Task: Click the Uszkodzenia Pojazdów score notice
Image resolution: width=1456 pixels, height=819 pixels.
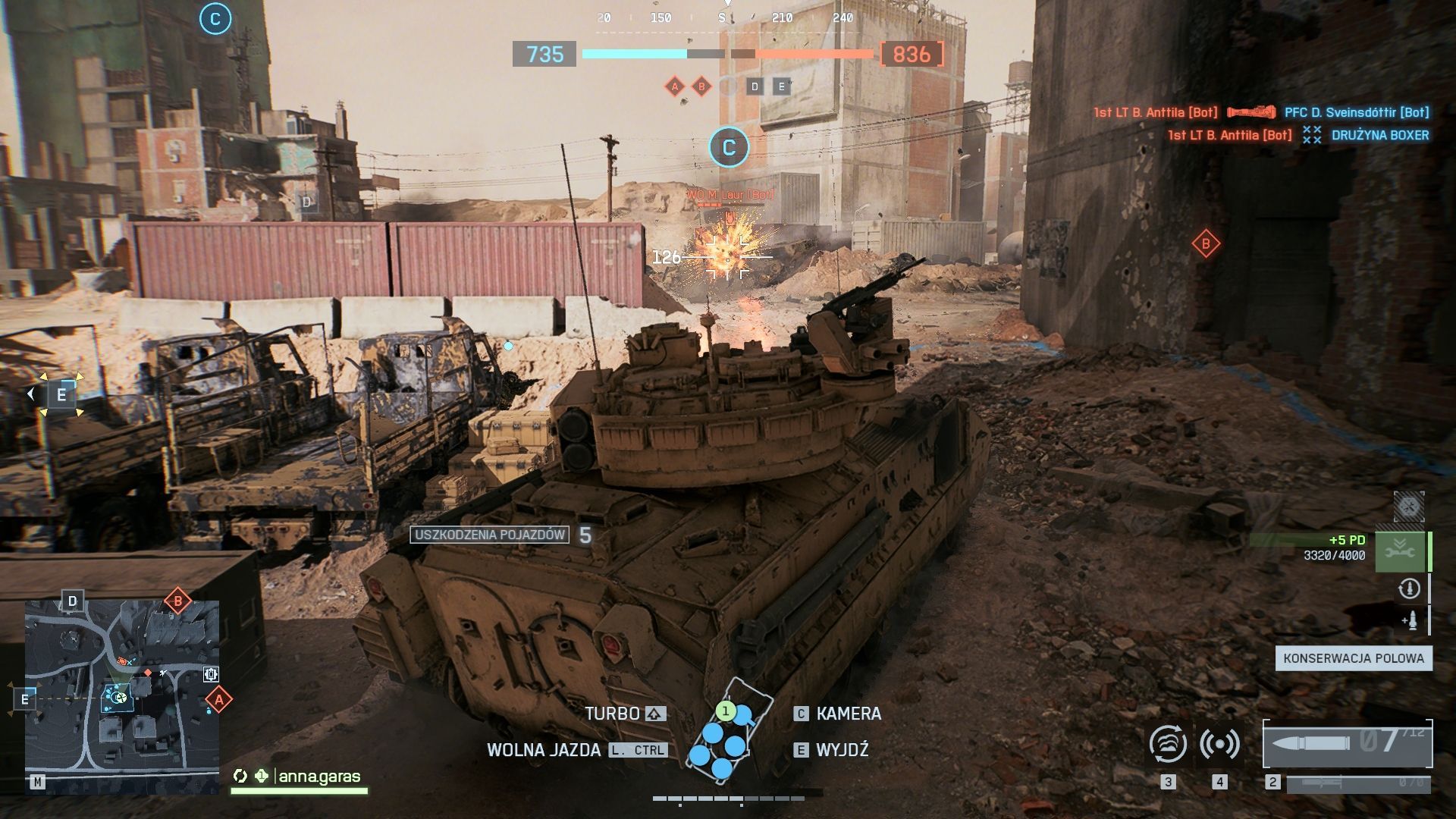Action: (489, 535)
